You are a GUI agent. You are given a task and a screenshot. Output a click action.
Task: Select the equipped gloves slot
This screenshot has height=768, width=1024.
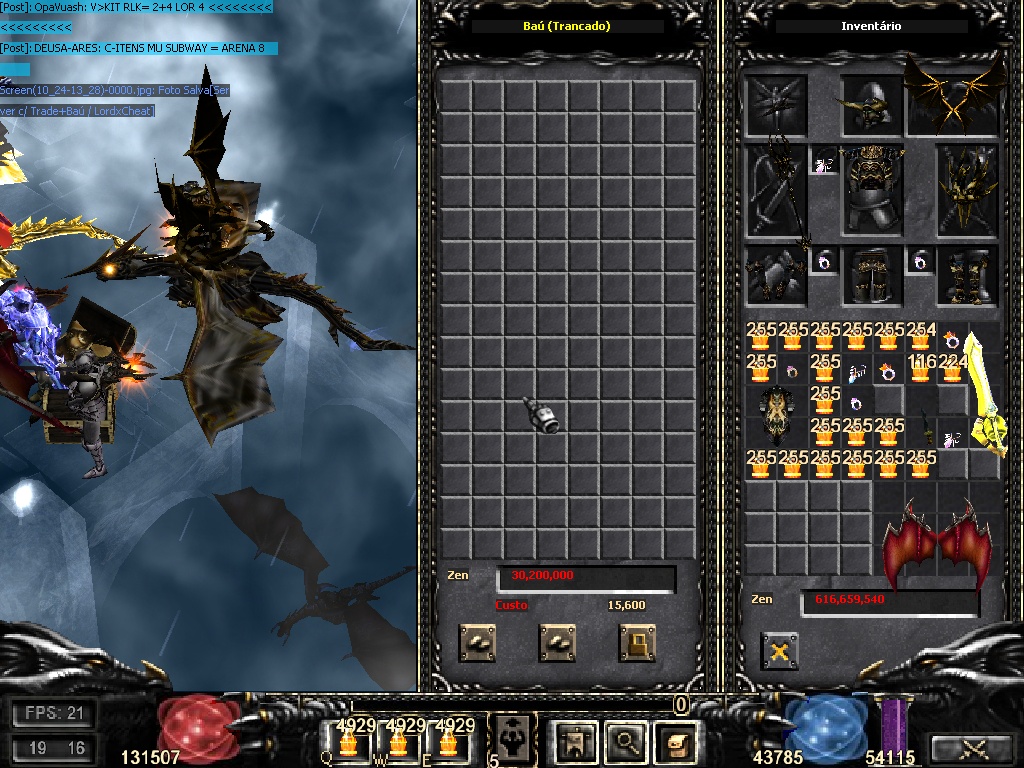(x=776, y=275)
